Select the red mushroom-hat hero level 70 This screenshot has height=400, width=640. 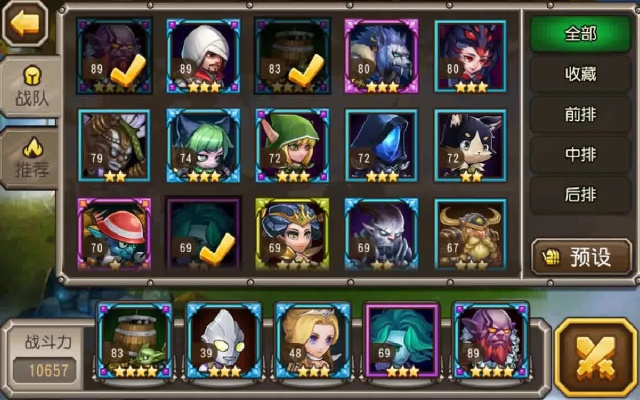pyautogui.click(x=114, y=234)
